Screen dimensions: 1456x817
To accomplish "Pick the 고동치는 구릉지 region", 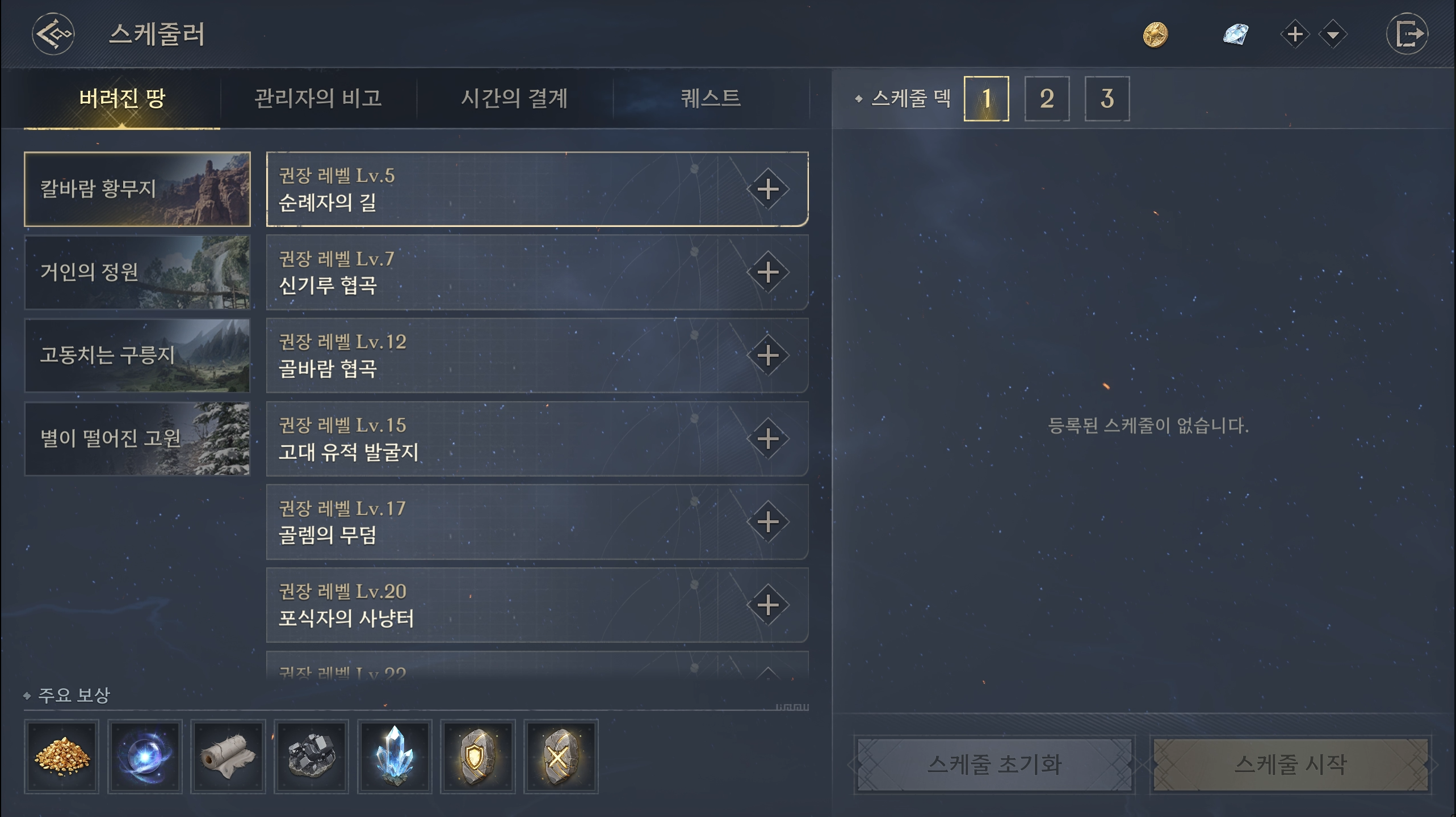I will [x=137, y=355].
